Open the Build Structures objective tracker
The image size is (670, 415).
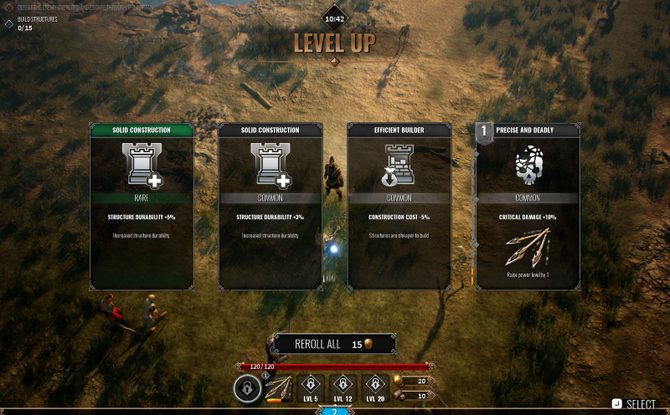coord(30,23)
